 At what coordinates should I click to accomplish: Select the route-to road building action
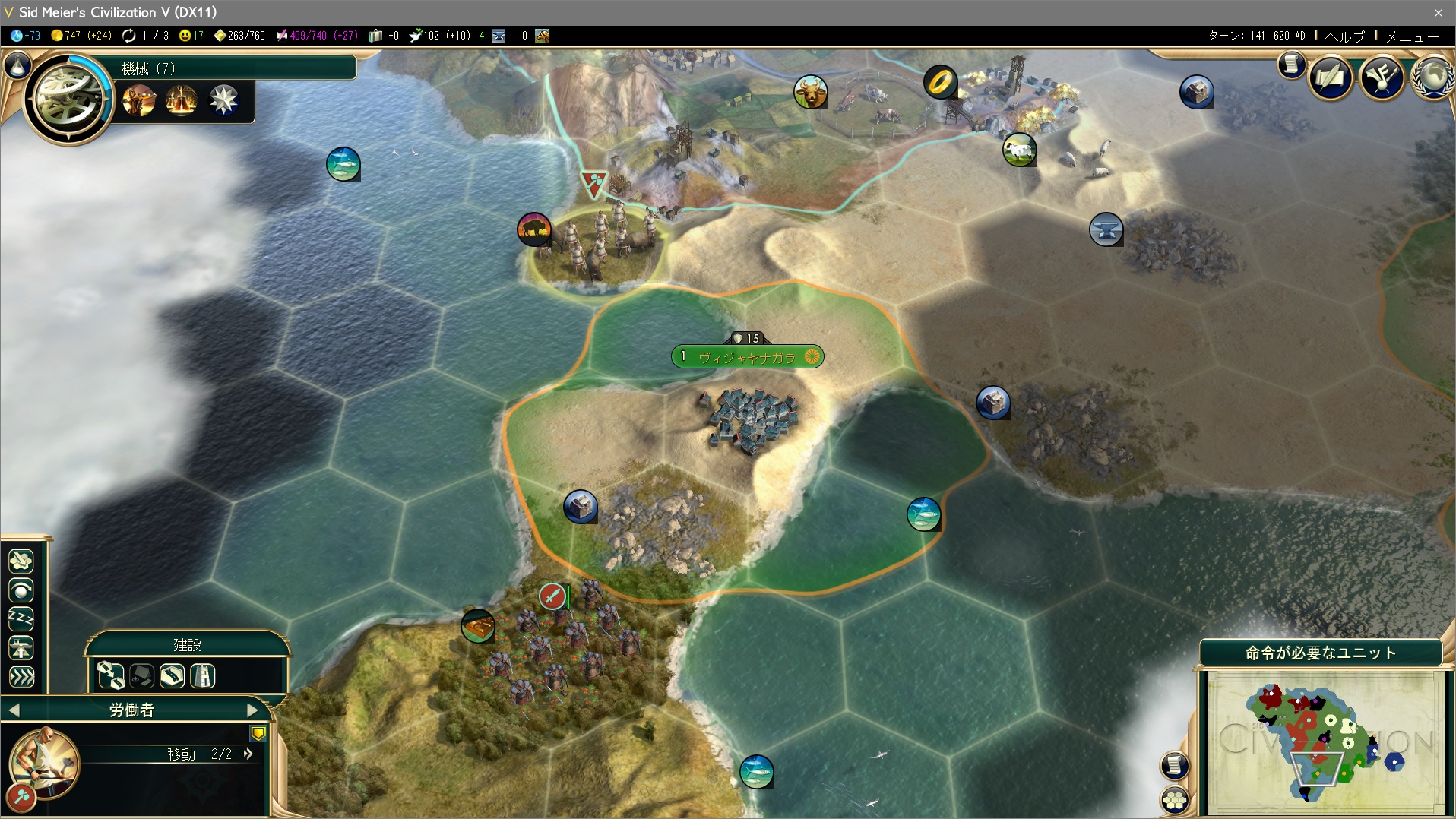tap(111, 675)
